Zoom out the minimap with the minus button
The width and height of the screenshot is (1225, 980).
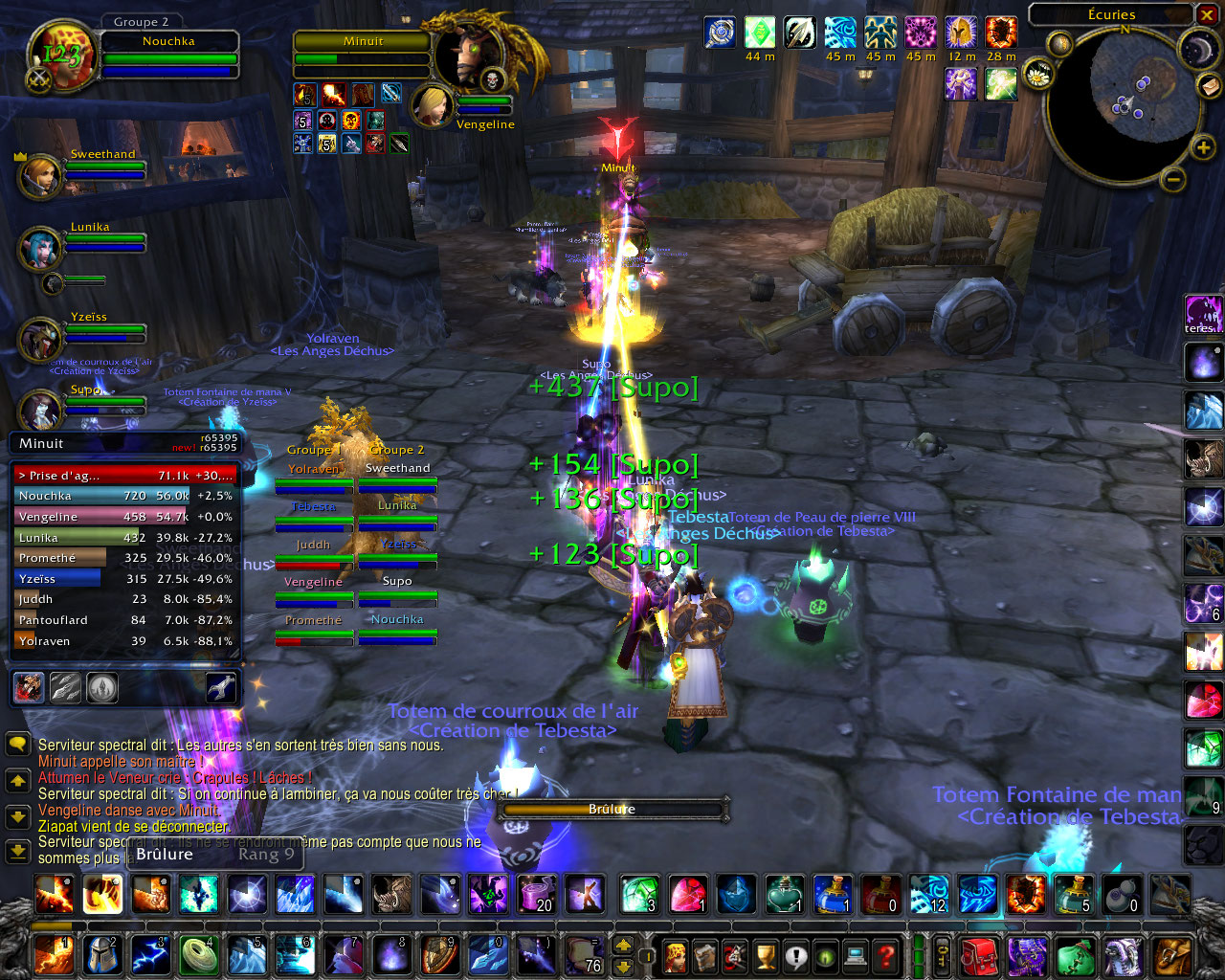point(1173,179)
